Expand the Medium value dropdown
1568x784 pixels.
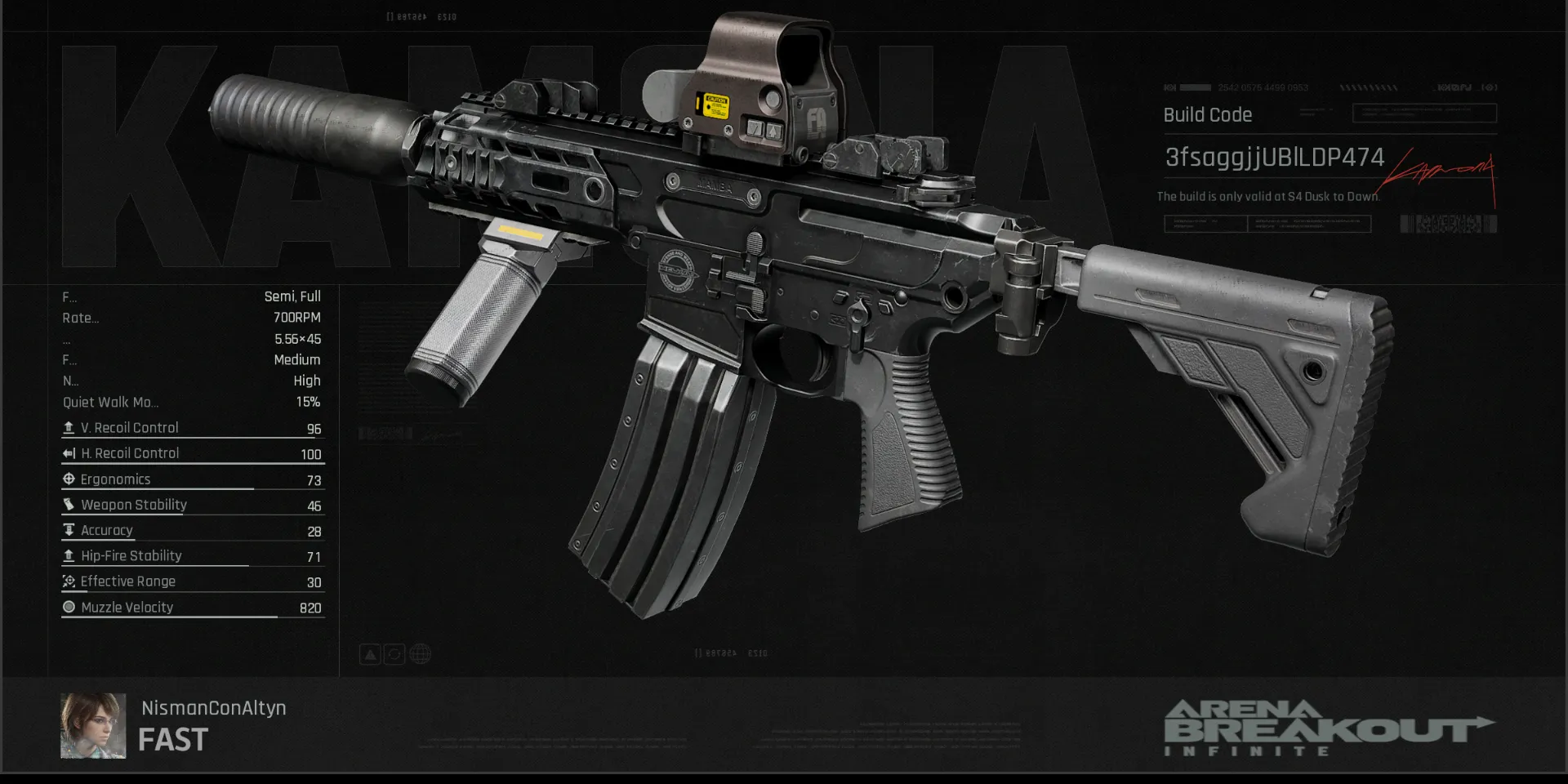298,359
